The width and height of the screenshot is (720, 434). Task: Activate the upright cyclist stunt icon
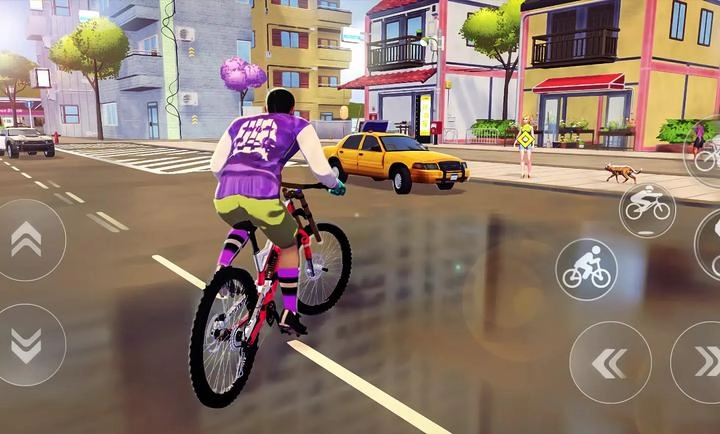coord(586,269)
